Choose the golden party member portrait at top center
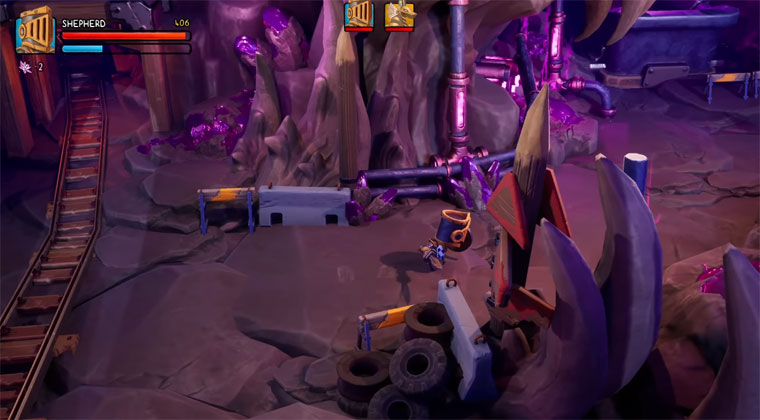Viewport: 760px width, 420px height. (x=399, y=13)
